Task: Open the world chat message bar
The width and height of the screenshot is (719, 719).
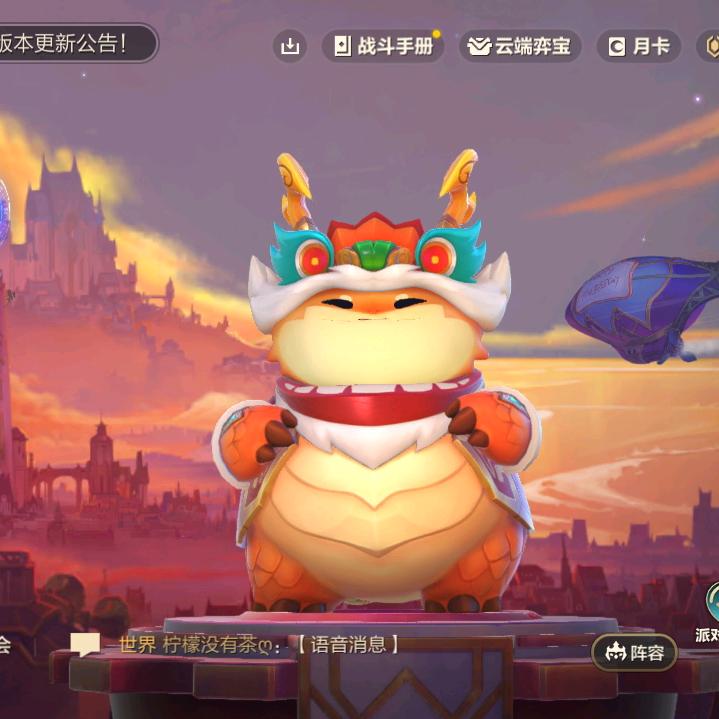Action: coord(258,645)
